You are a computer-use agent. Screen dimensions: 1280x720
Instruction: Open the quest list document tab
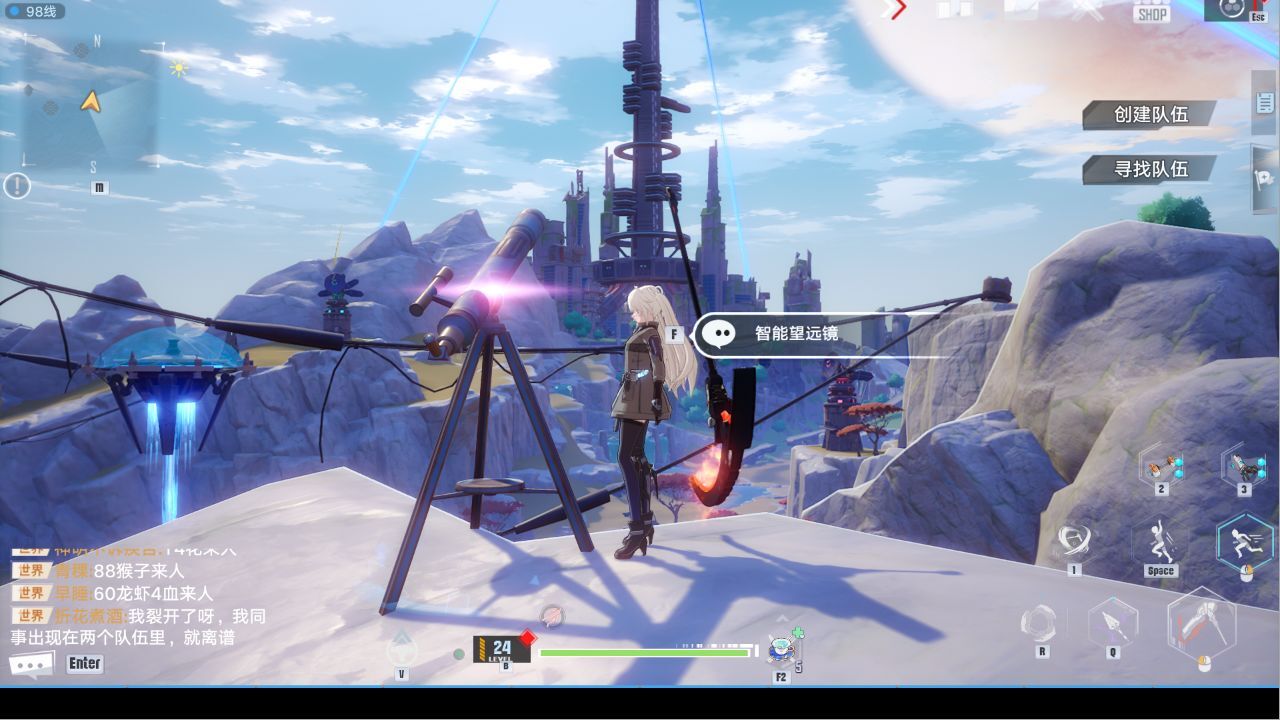point(1265,102)
